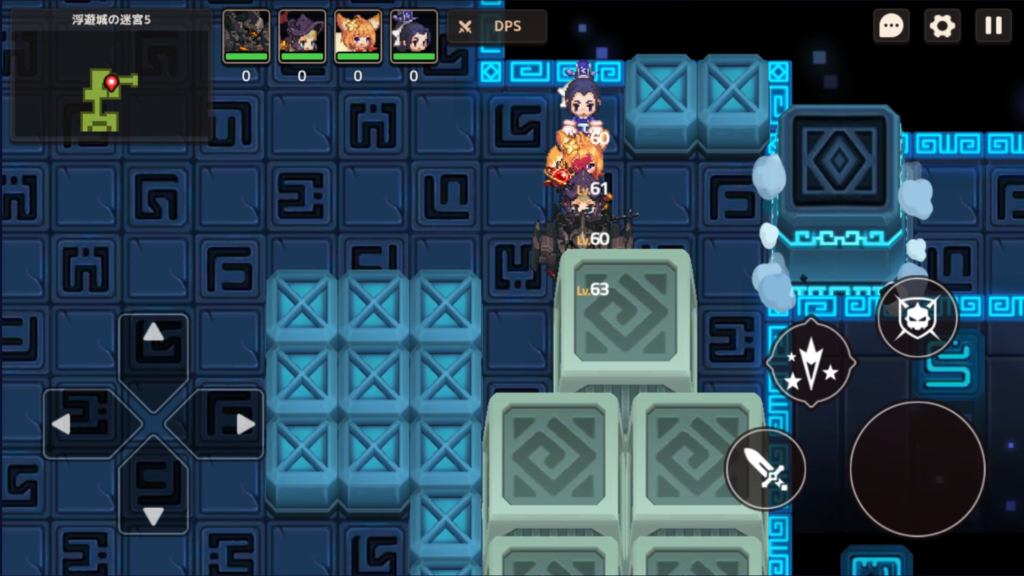
Task: Activate the star burst weapon skill
Action: (x=810, y=361)
